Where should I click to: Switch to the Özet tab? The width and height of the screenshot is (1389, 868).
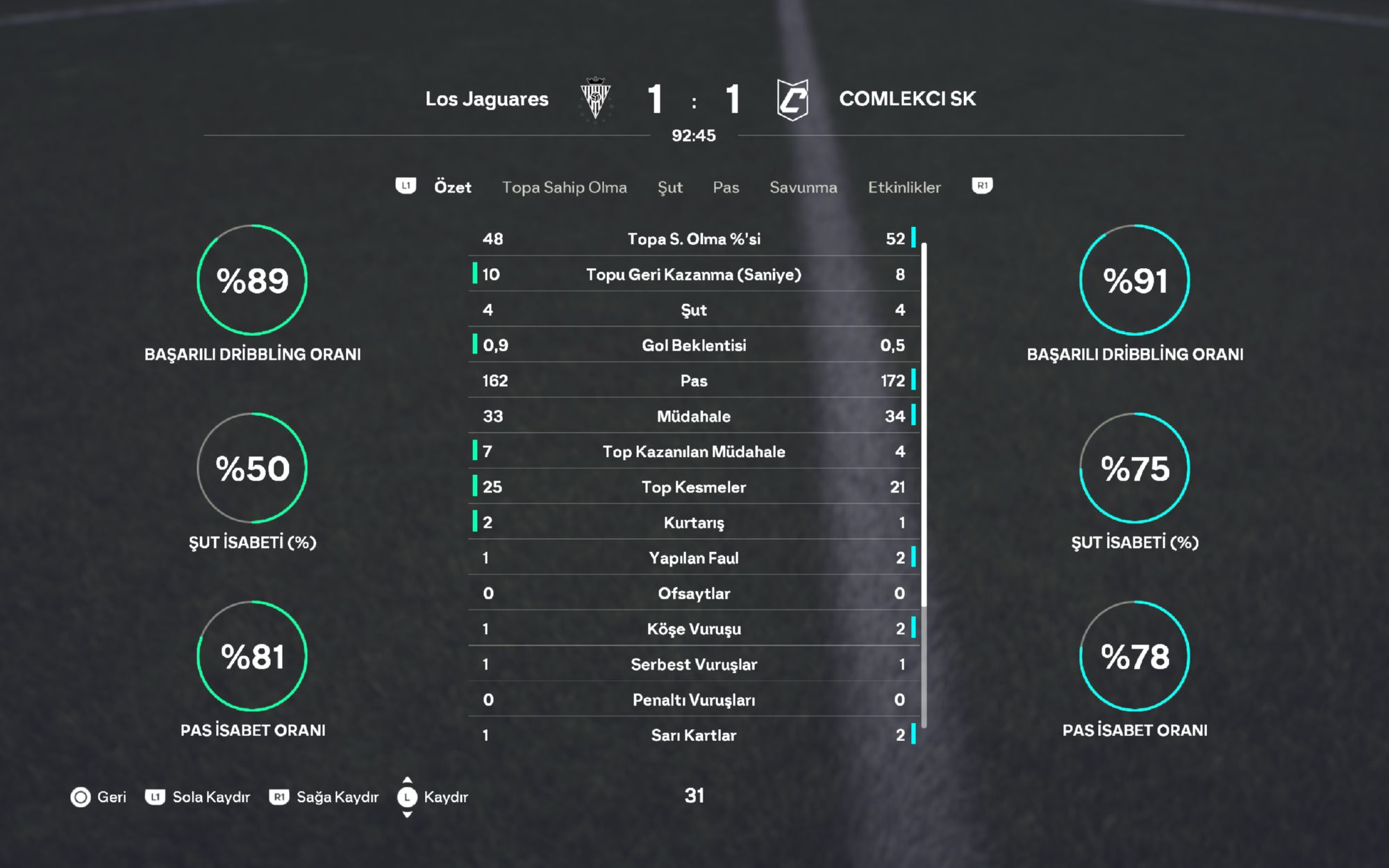(452, 187)
